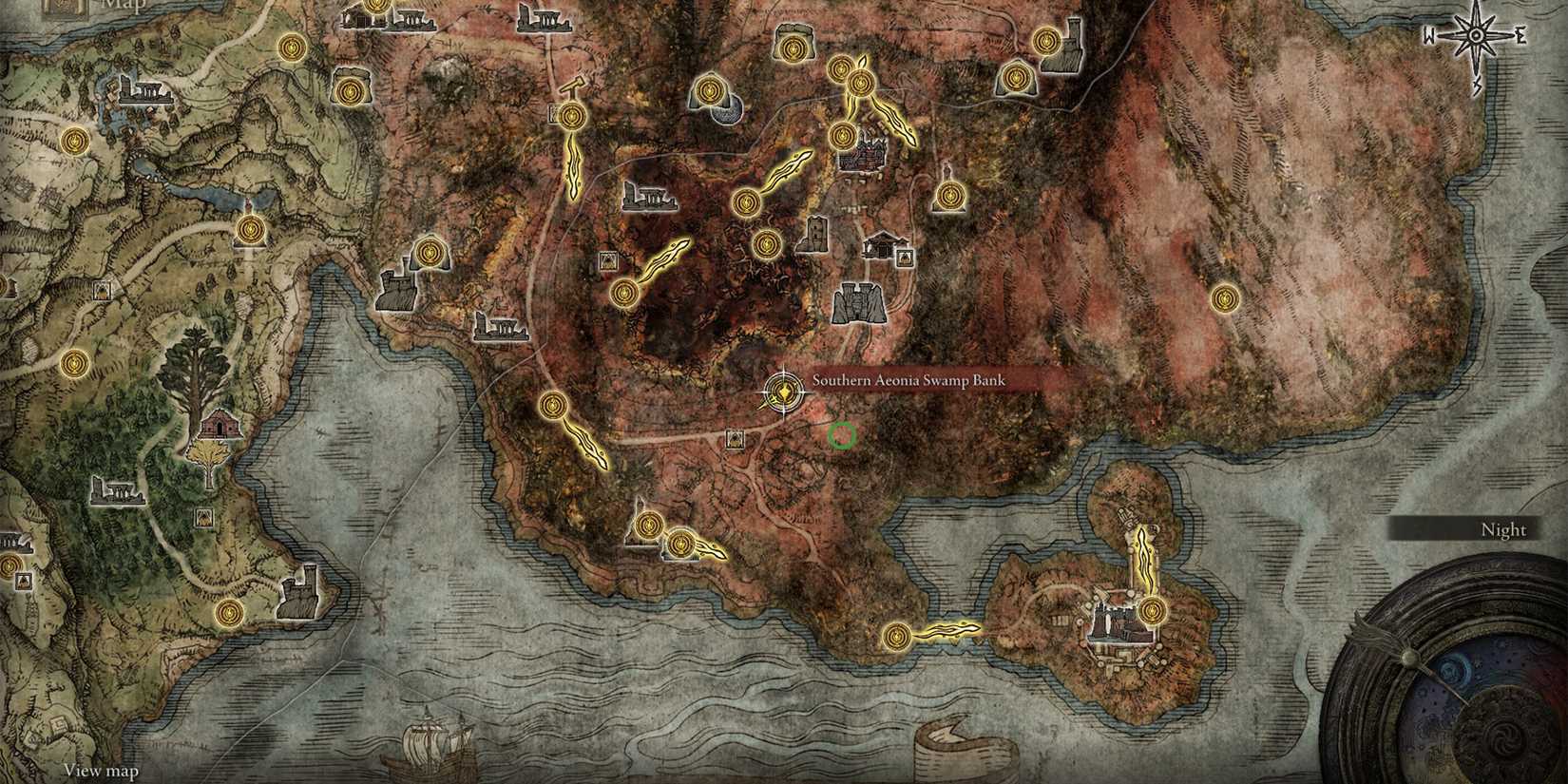Click the compass rose in the top-right corner

pos(1476,35)
